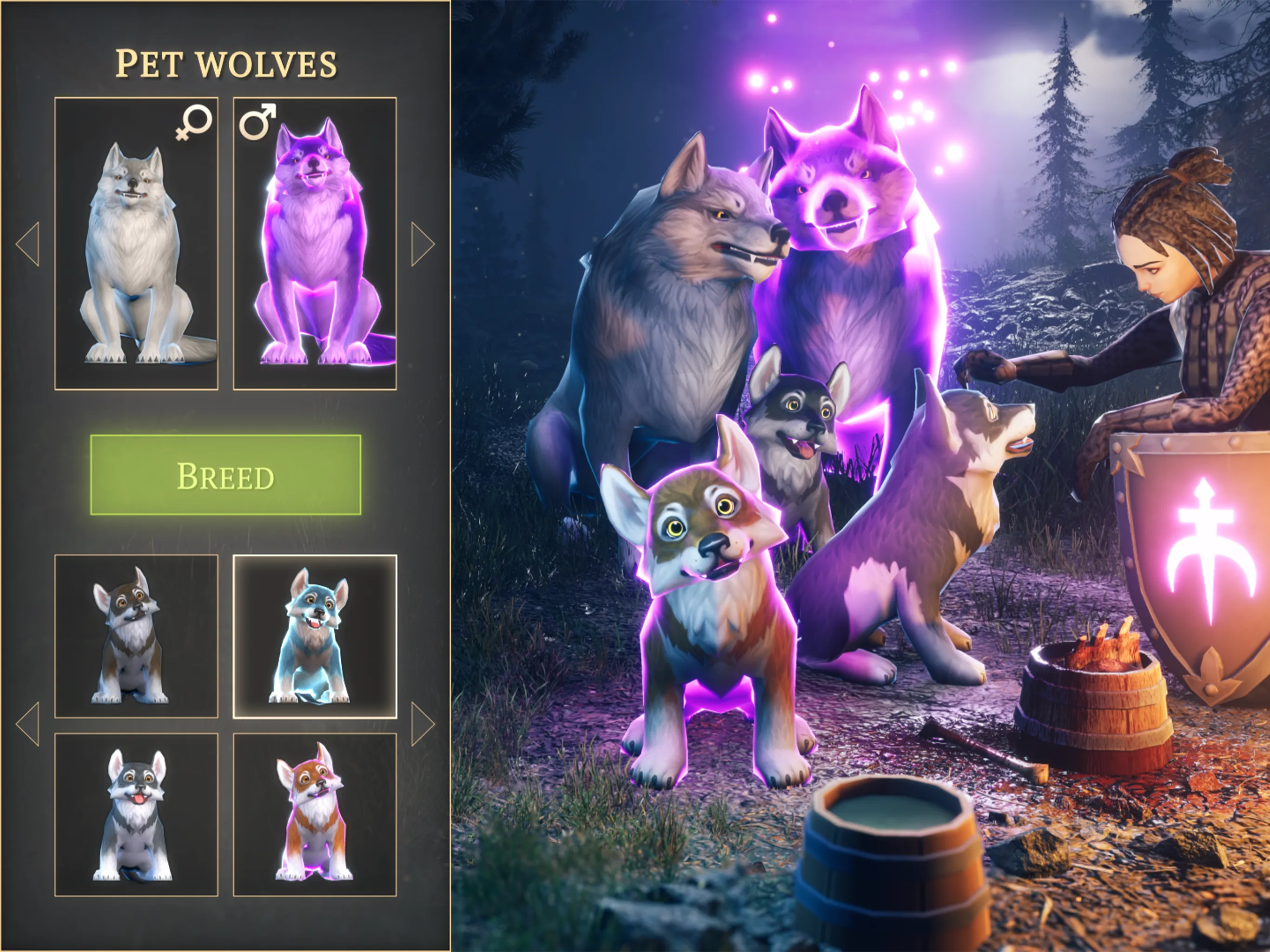
Task: Select the gray female wolf portrait
Action: click(x=137, y=244)
